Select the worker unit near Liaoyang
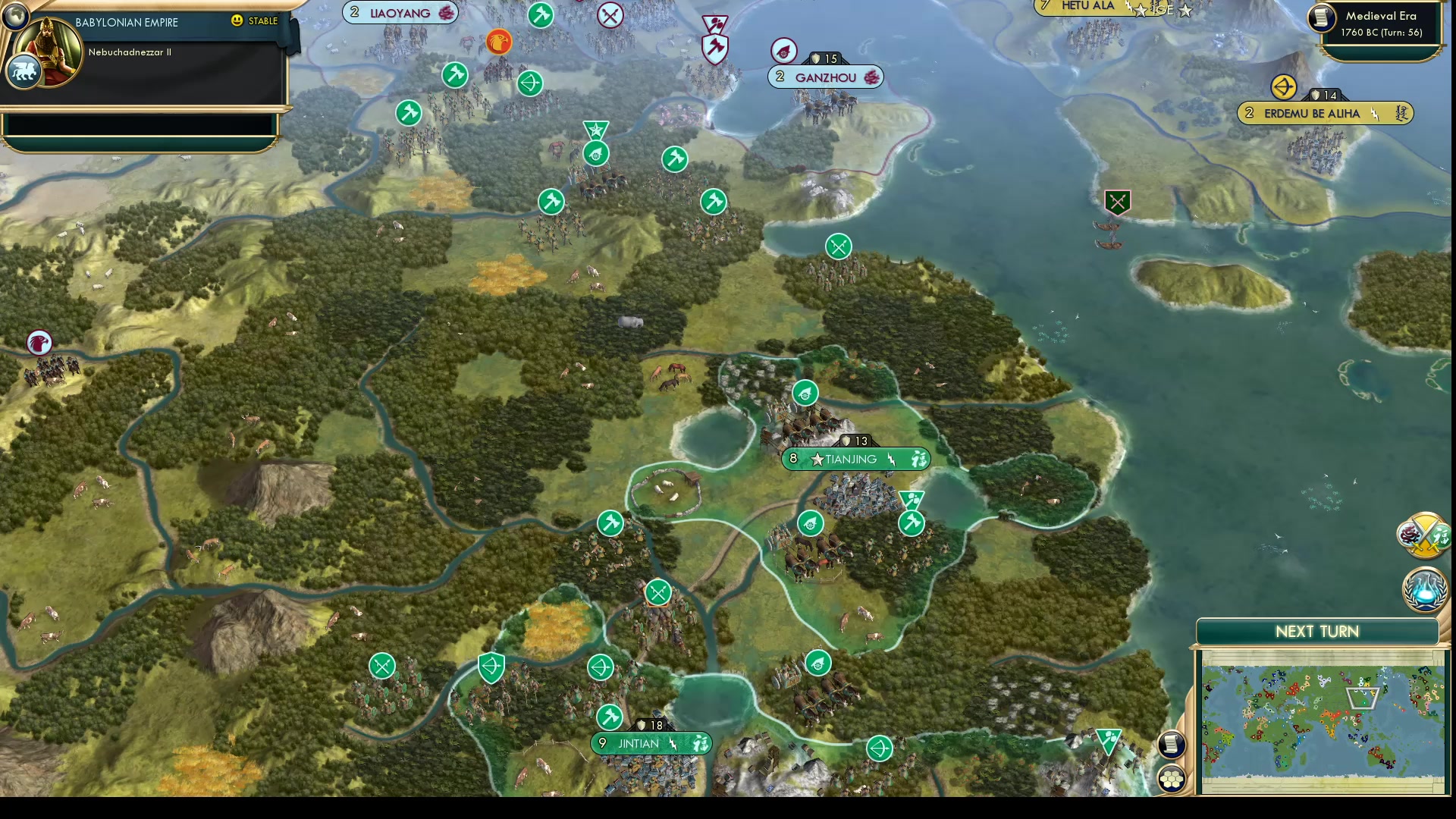The width and height of the screenshot is (1456, 819). (453, 75)
